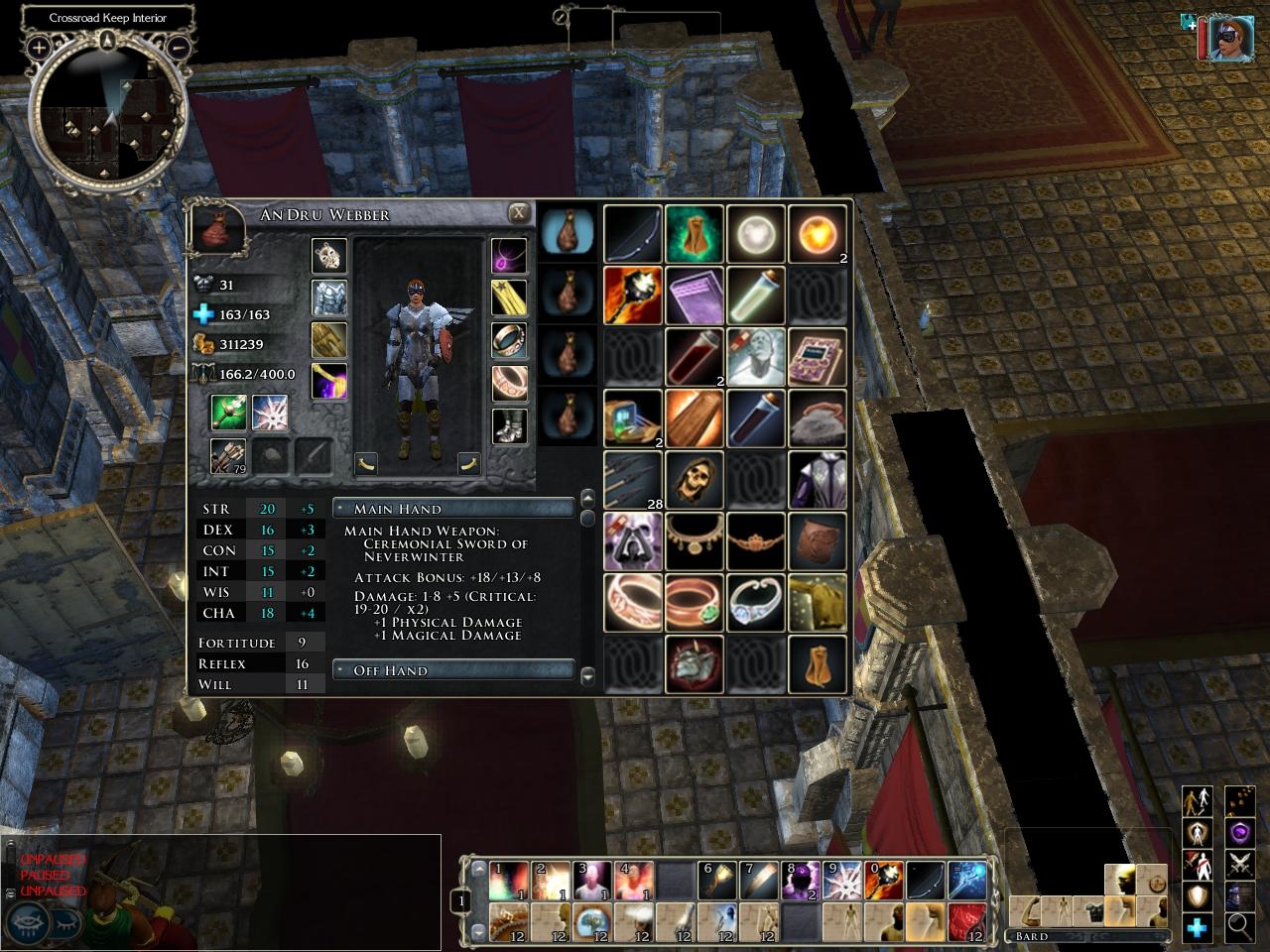Zoom in the minimap with the plus button

pyautogui.click(x=39, y=47)
